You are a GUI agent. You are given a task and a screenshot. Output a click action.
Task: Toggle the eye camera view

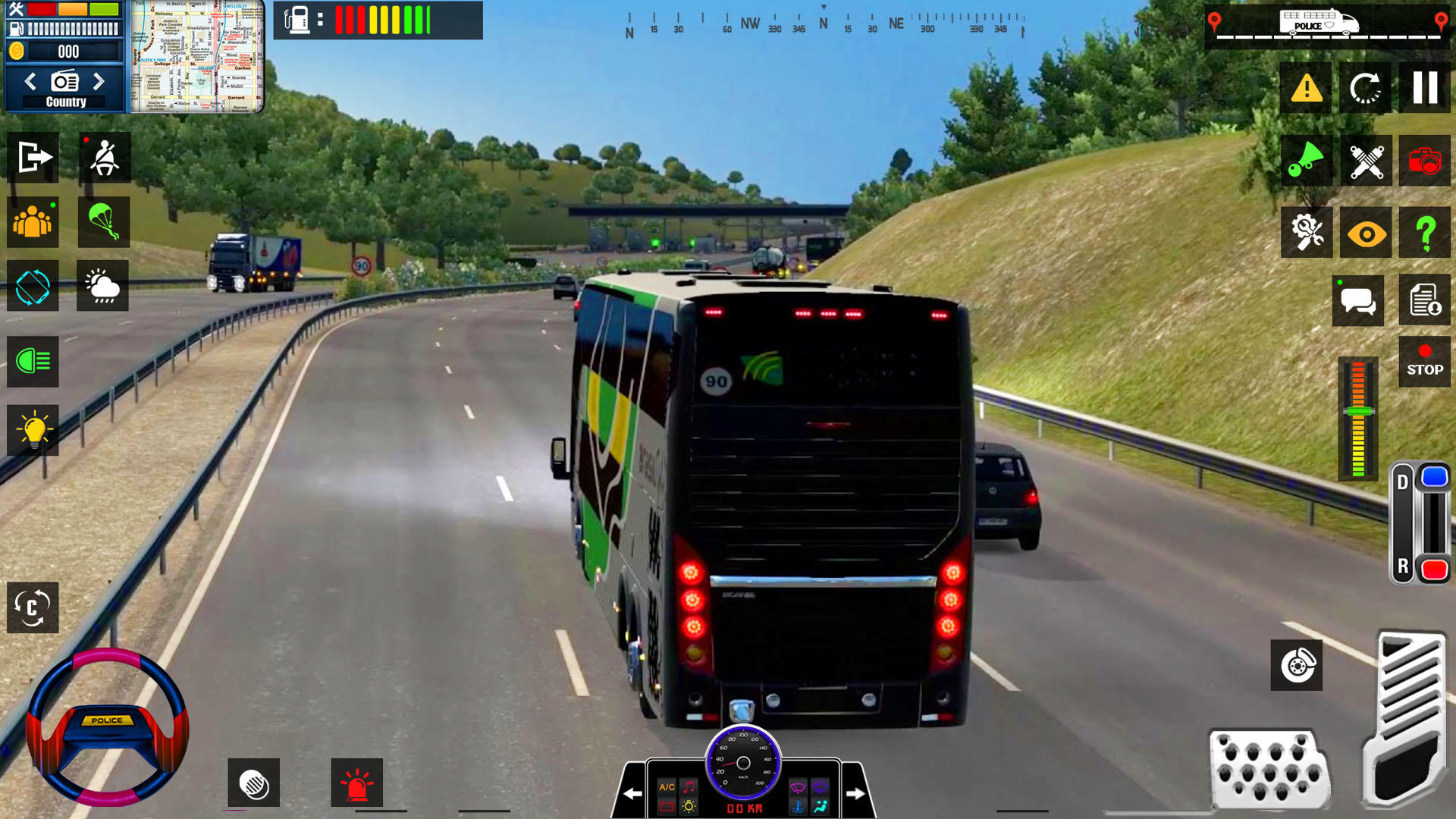coord(1365,233)
